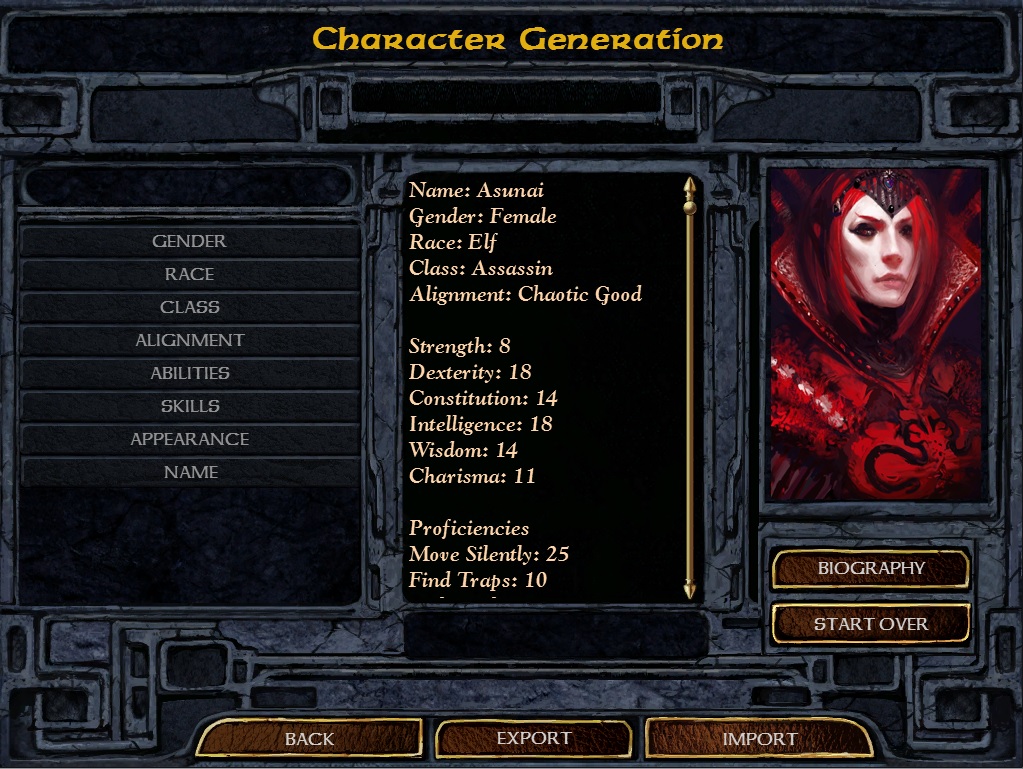Choose the Race menu entry

click(x=189, y=274)
